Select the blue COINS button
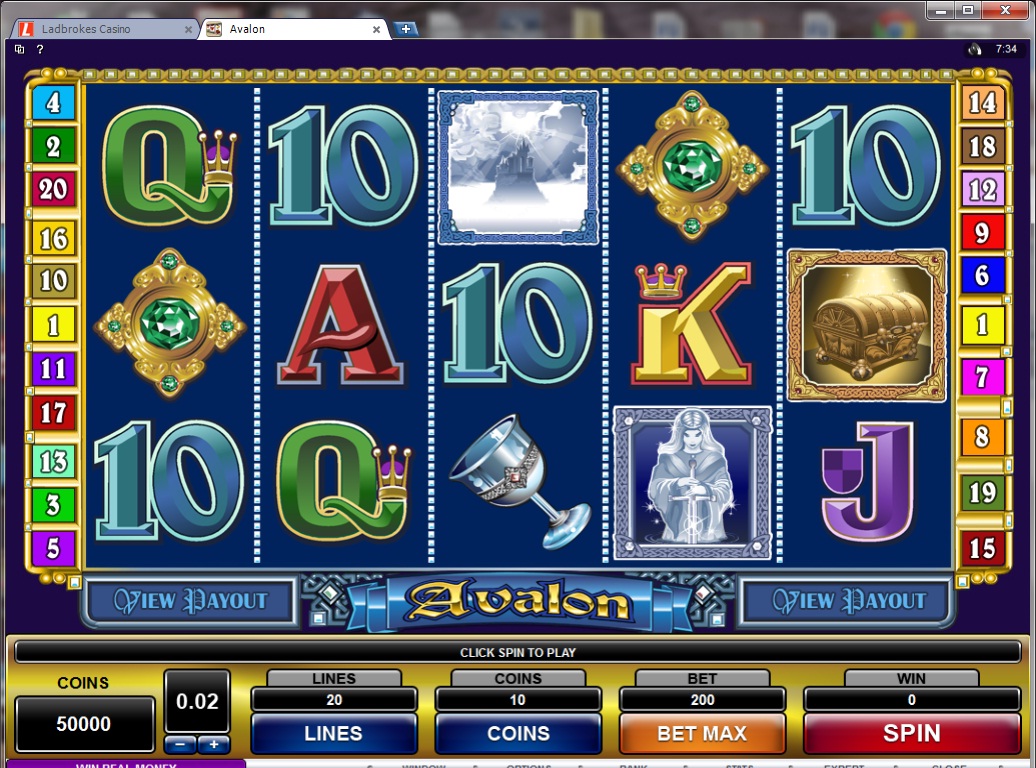 [518, 733]
